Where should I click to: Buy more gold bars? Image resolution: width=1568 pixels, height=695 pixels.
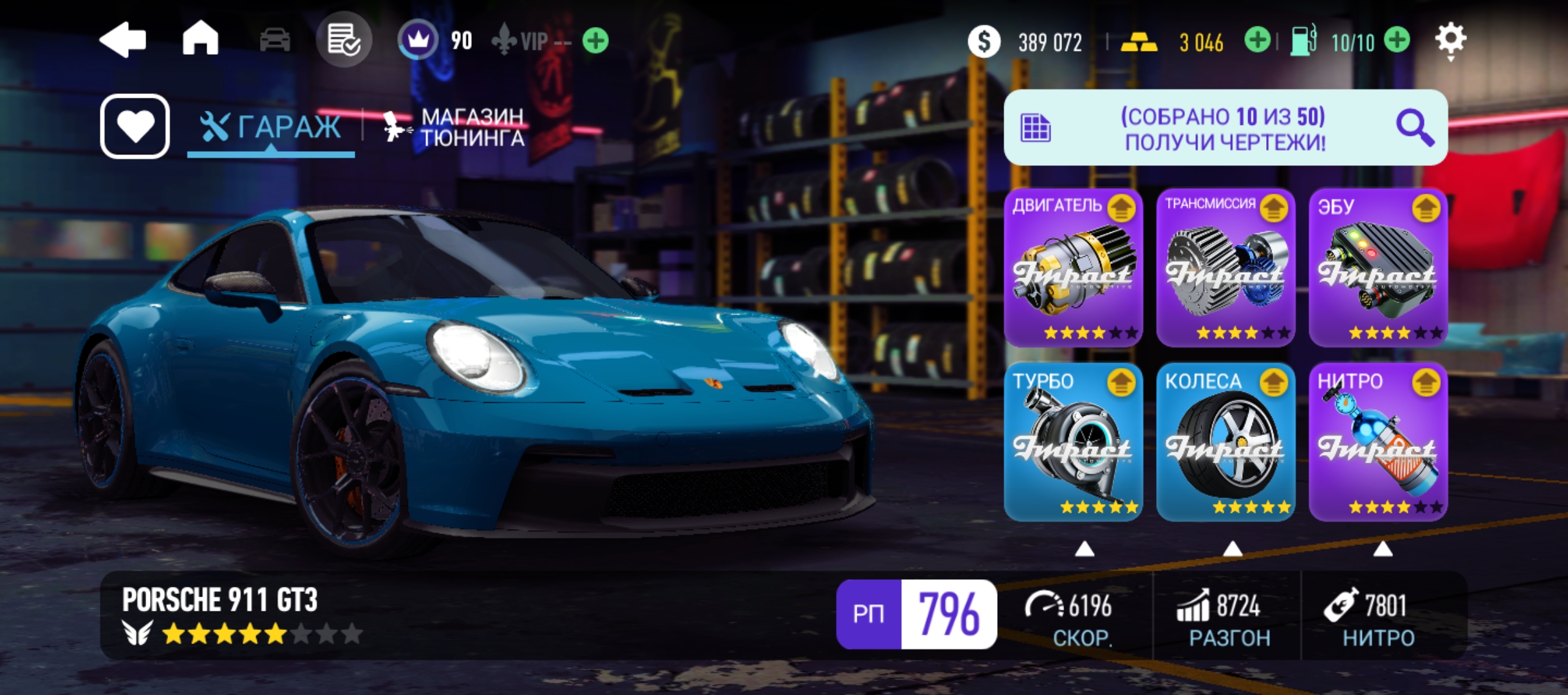point(1256,41)
